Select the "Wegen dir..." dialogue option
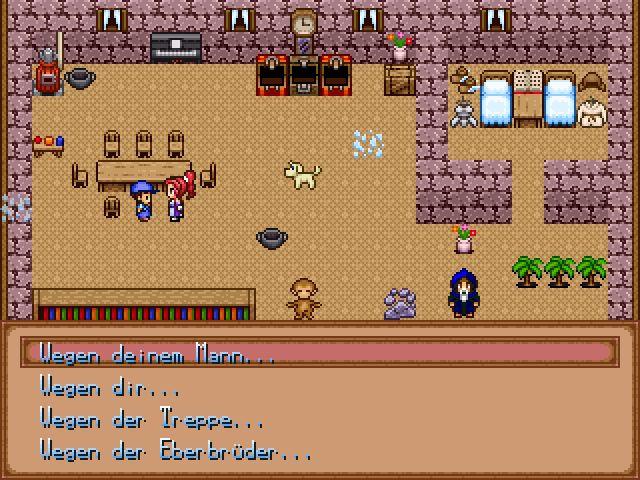Image resolution: width=640 pixels, height=480 pixels. click(x=110, y=386)
